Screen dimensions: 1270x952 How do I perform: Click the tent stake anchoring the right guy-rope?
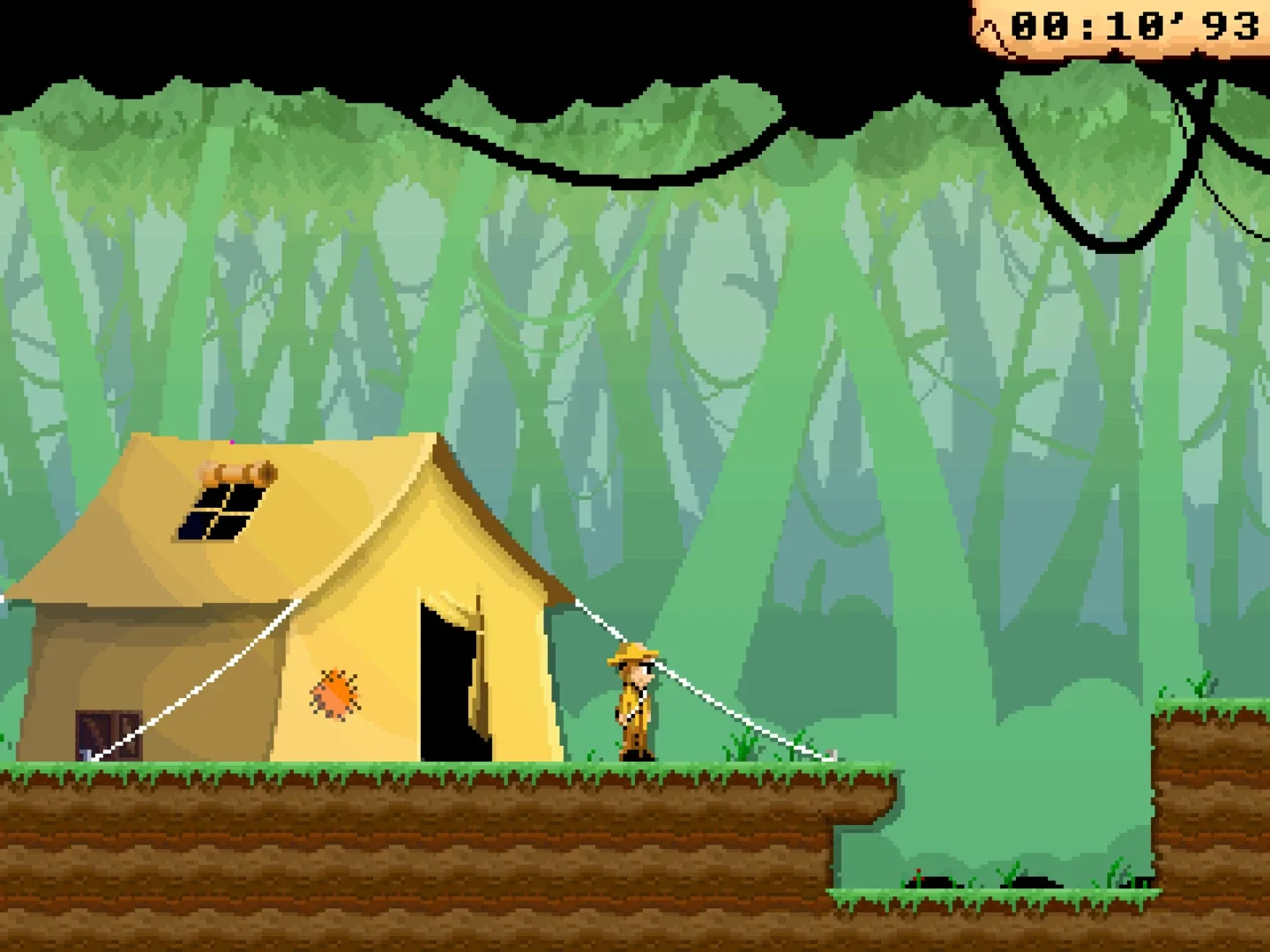[832, 754]
